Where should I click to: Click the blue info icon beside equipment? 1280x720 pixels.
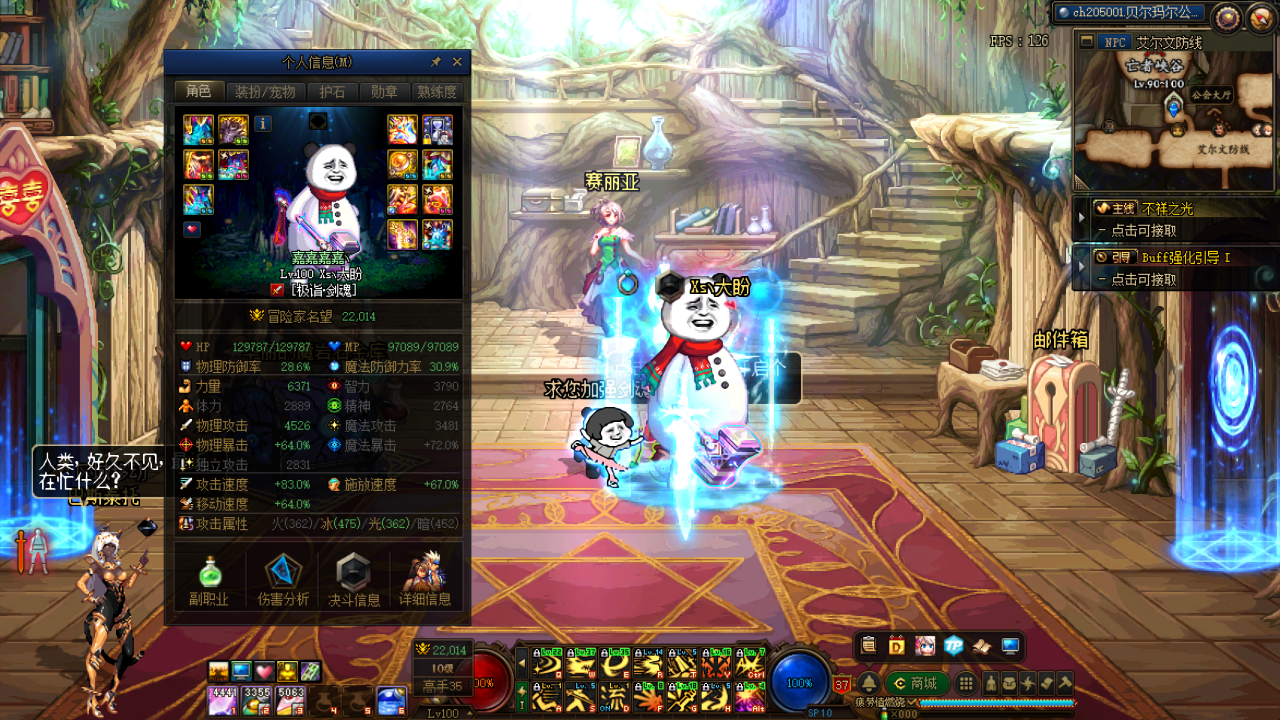click(x=263, y=124)
